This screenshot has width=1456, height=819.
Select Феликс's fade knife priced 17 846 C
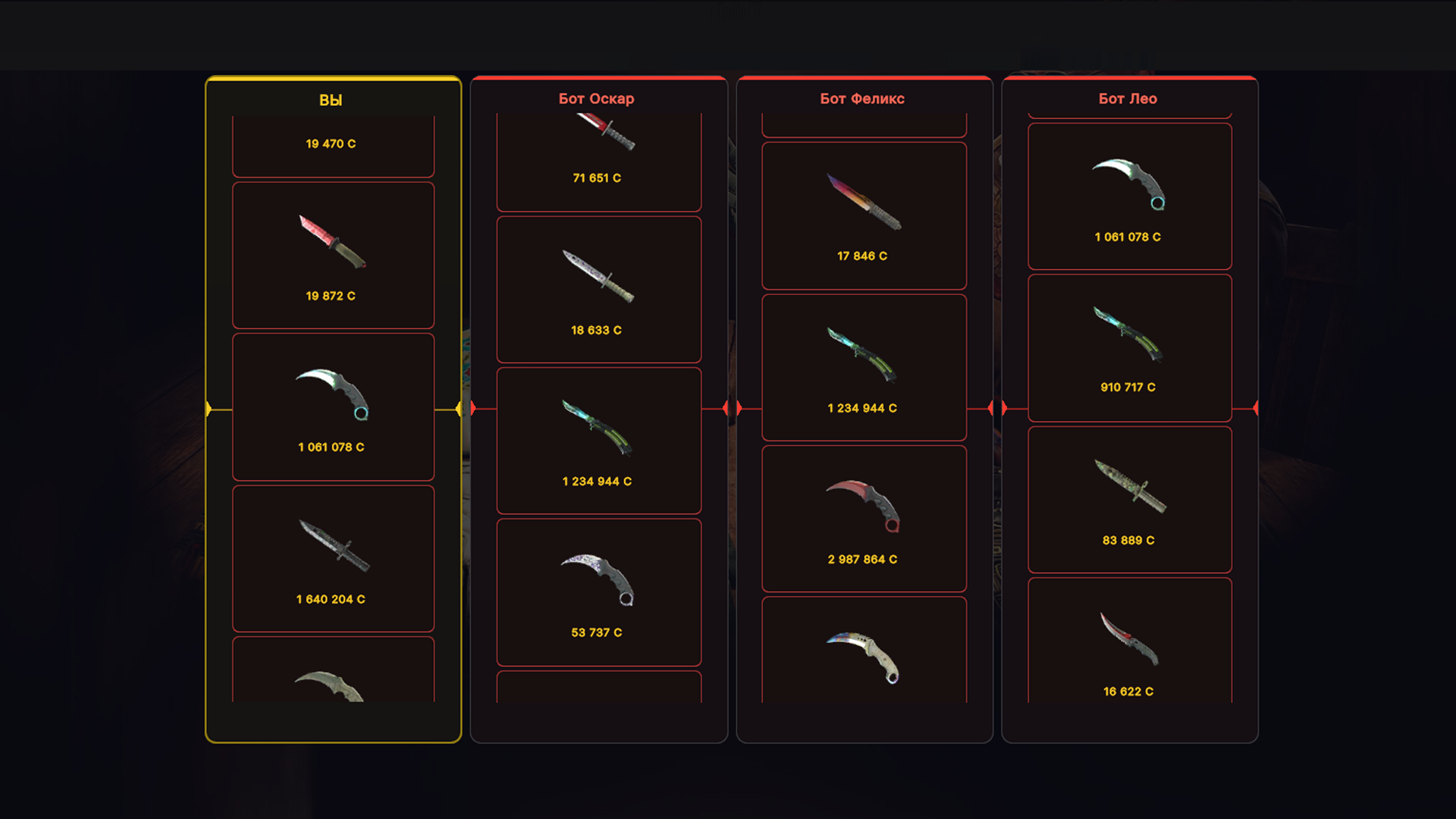[x=864, y=216]
